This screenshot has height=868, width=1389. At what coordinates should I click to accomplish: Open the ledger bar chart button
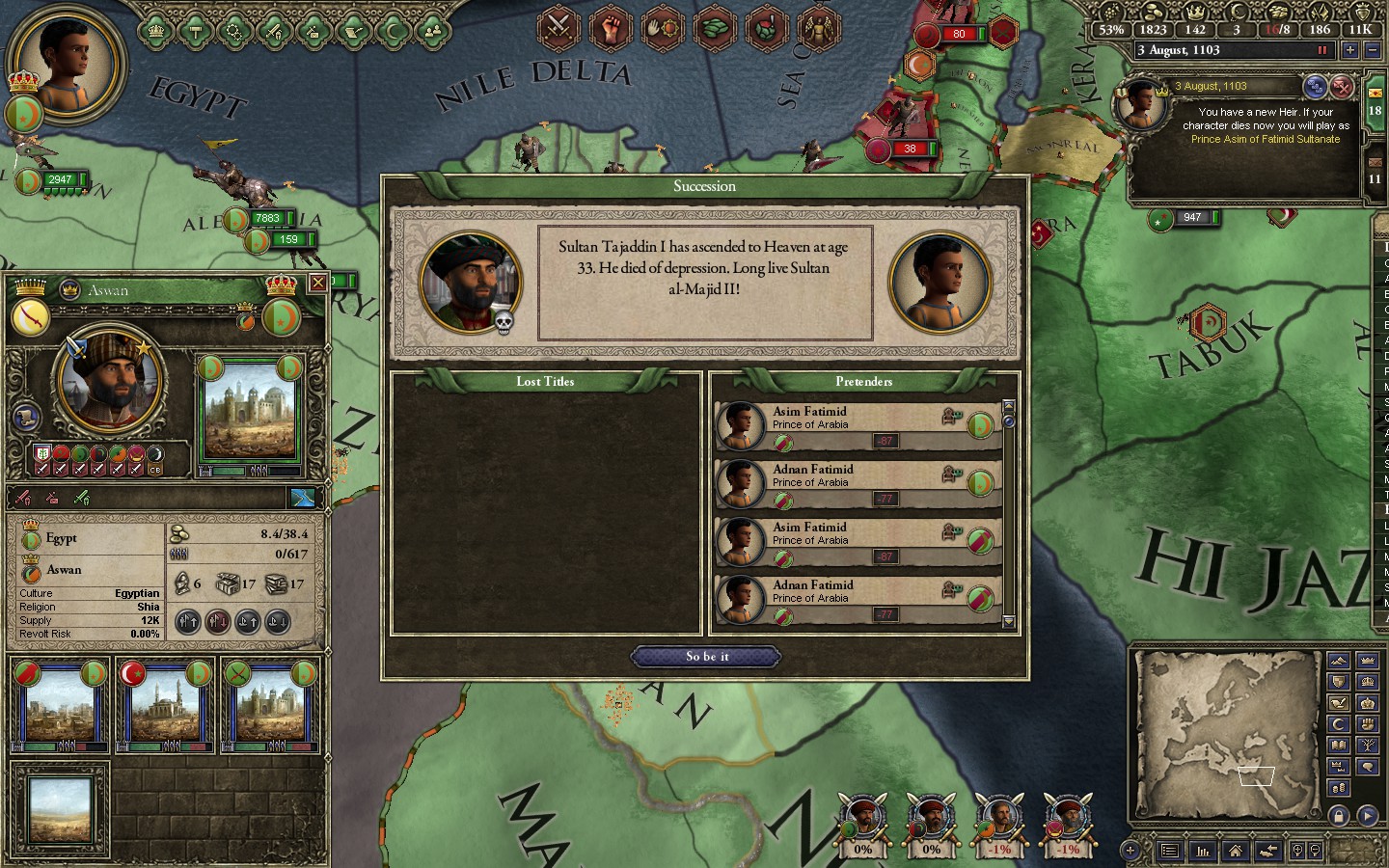(1203, 851)
